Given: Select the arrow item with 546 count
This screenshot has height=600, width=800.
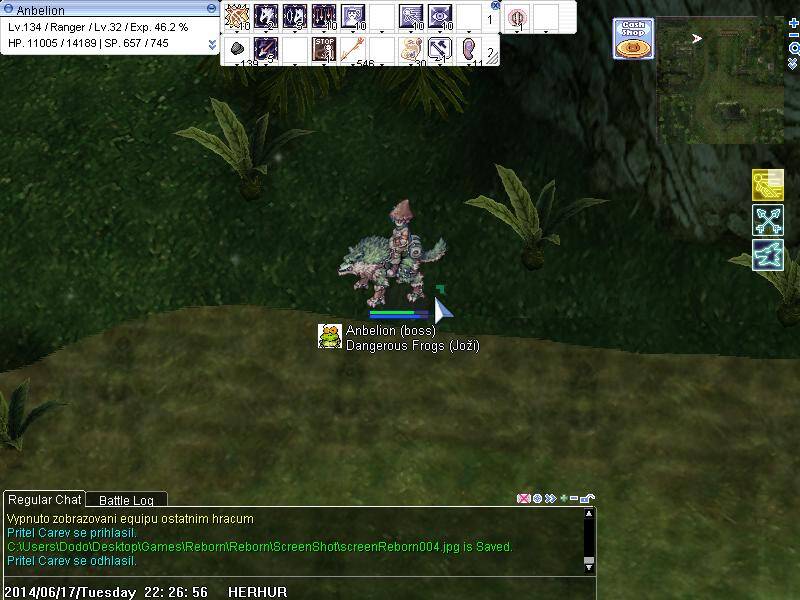Looking at the screenshot, I should click(x=352, y=48).
